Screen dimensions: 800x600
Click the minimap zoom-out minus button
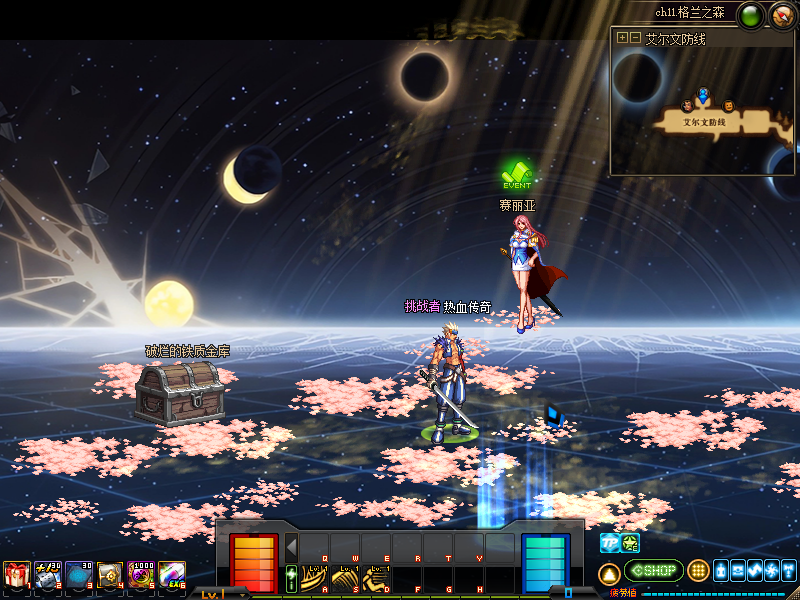tap(636, 38)
